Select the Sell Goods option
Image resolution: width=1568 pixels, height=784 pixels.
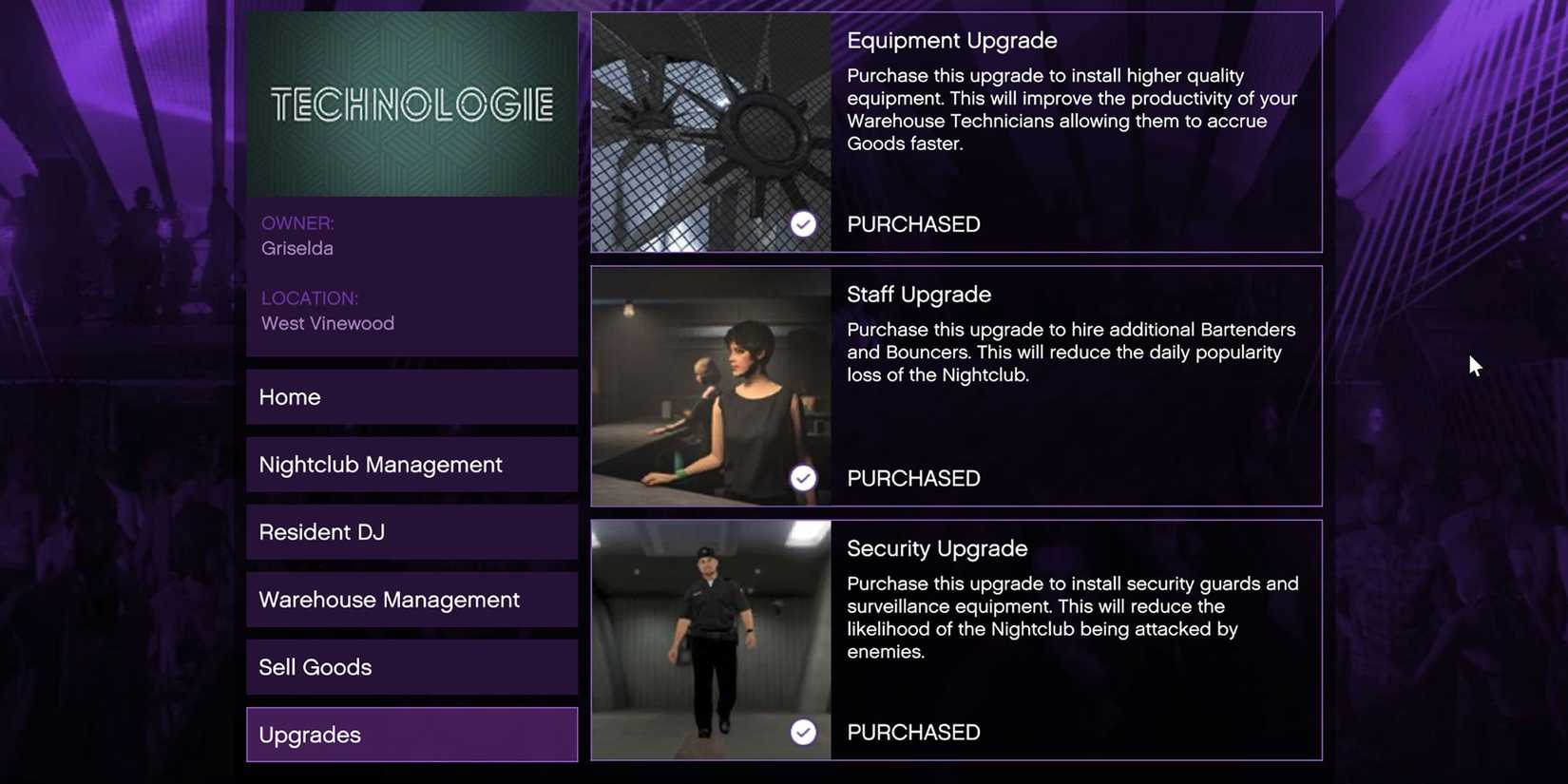point(411,666)
